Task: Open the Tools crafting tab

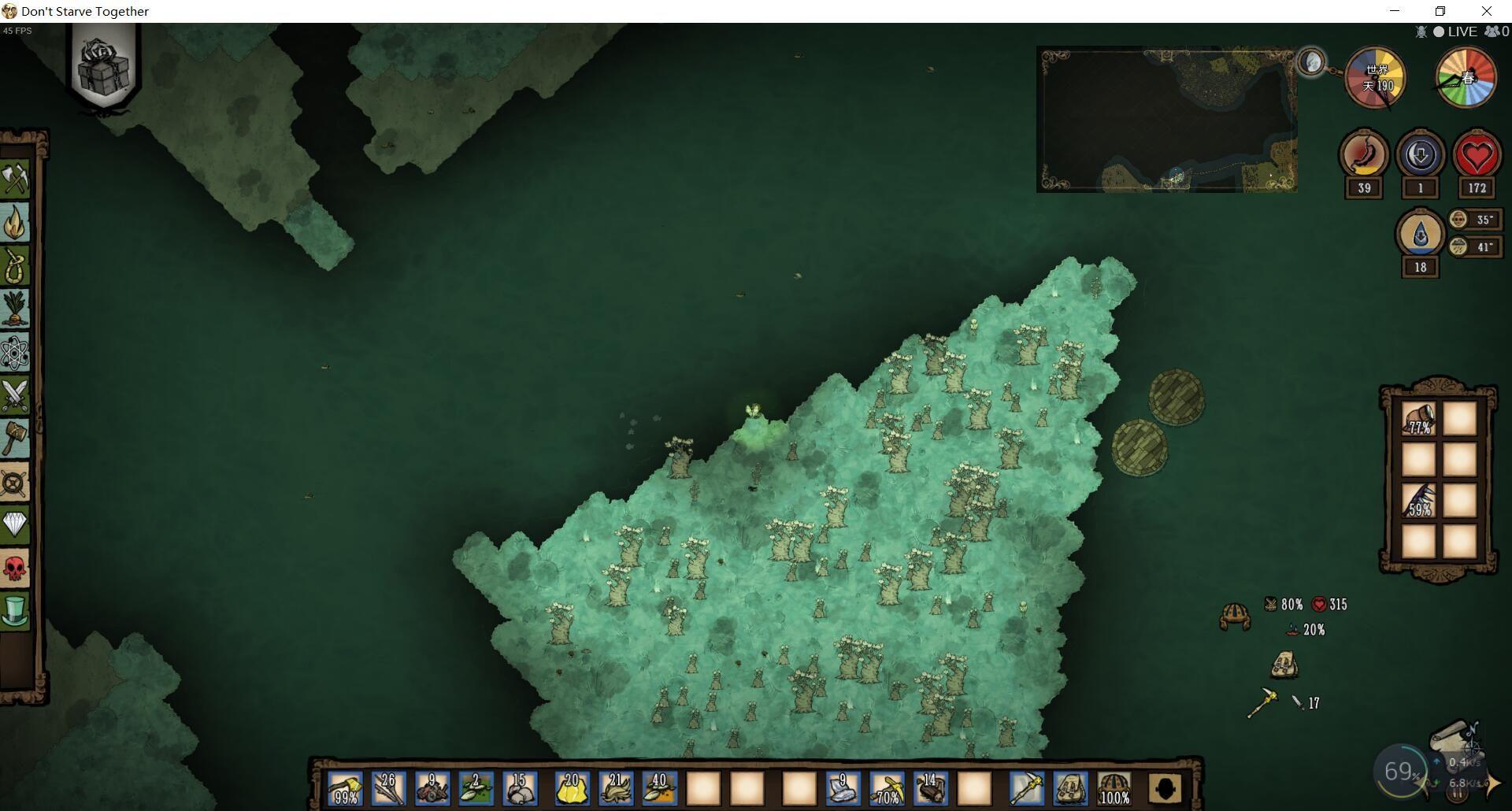Action: tap(16, 179)
